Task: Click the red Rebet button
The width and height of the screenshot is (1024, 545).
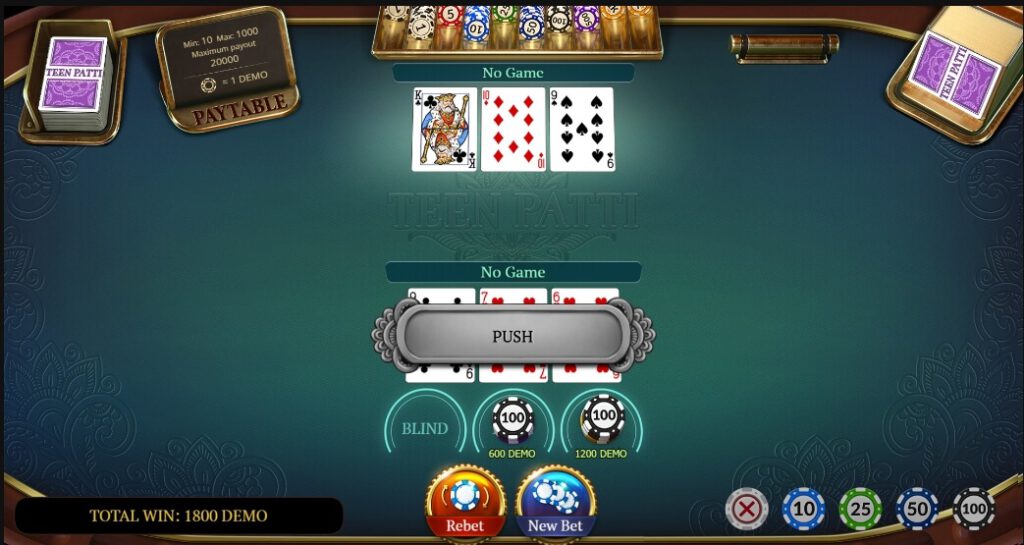Action: (465, 503)
